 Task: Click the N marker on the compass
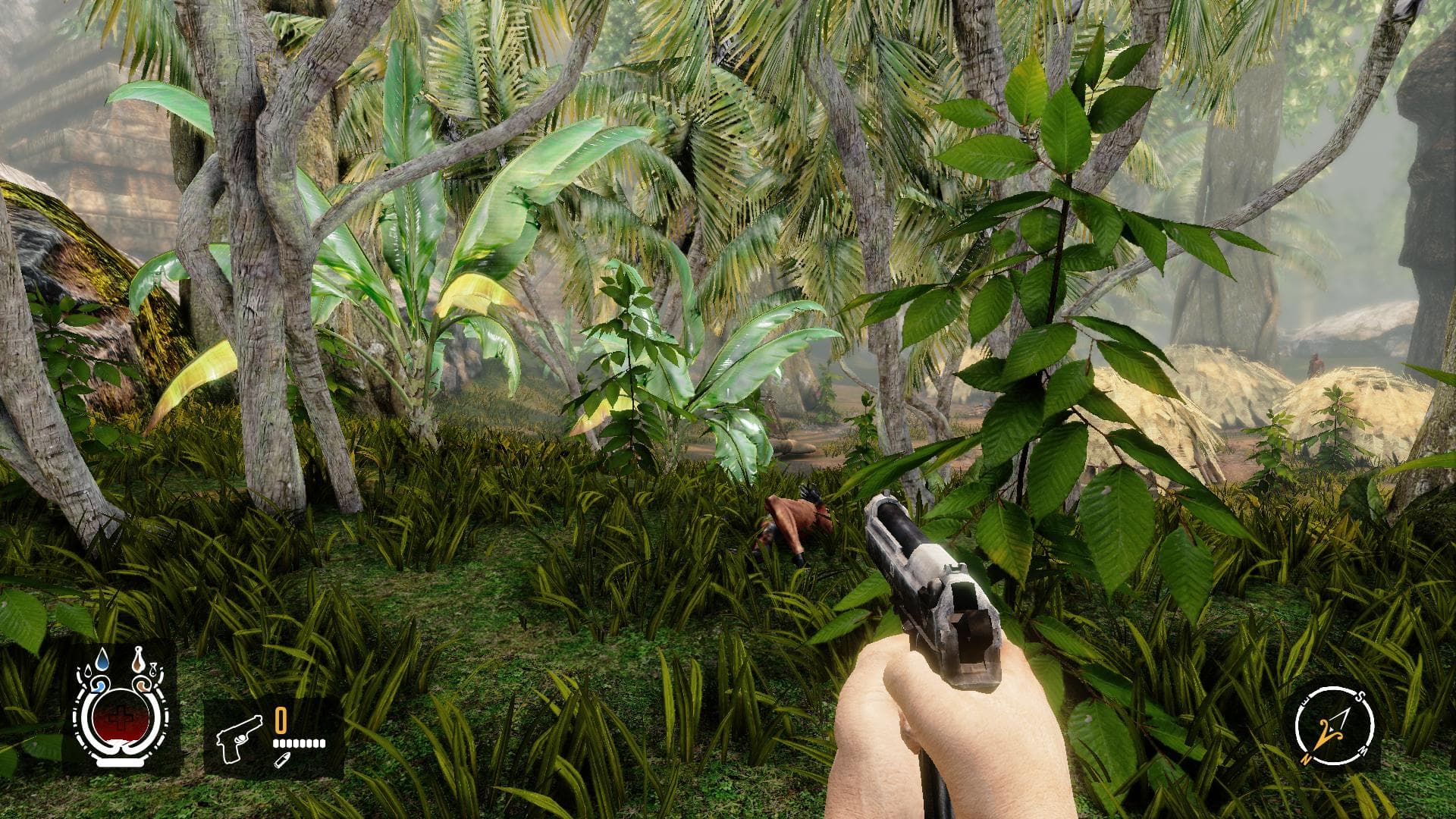coord(1307,758)
